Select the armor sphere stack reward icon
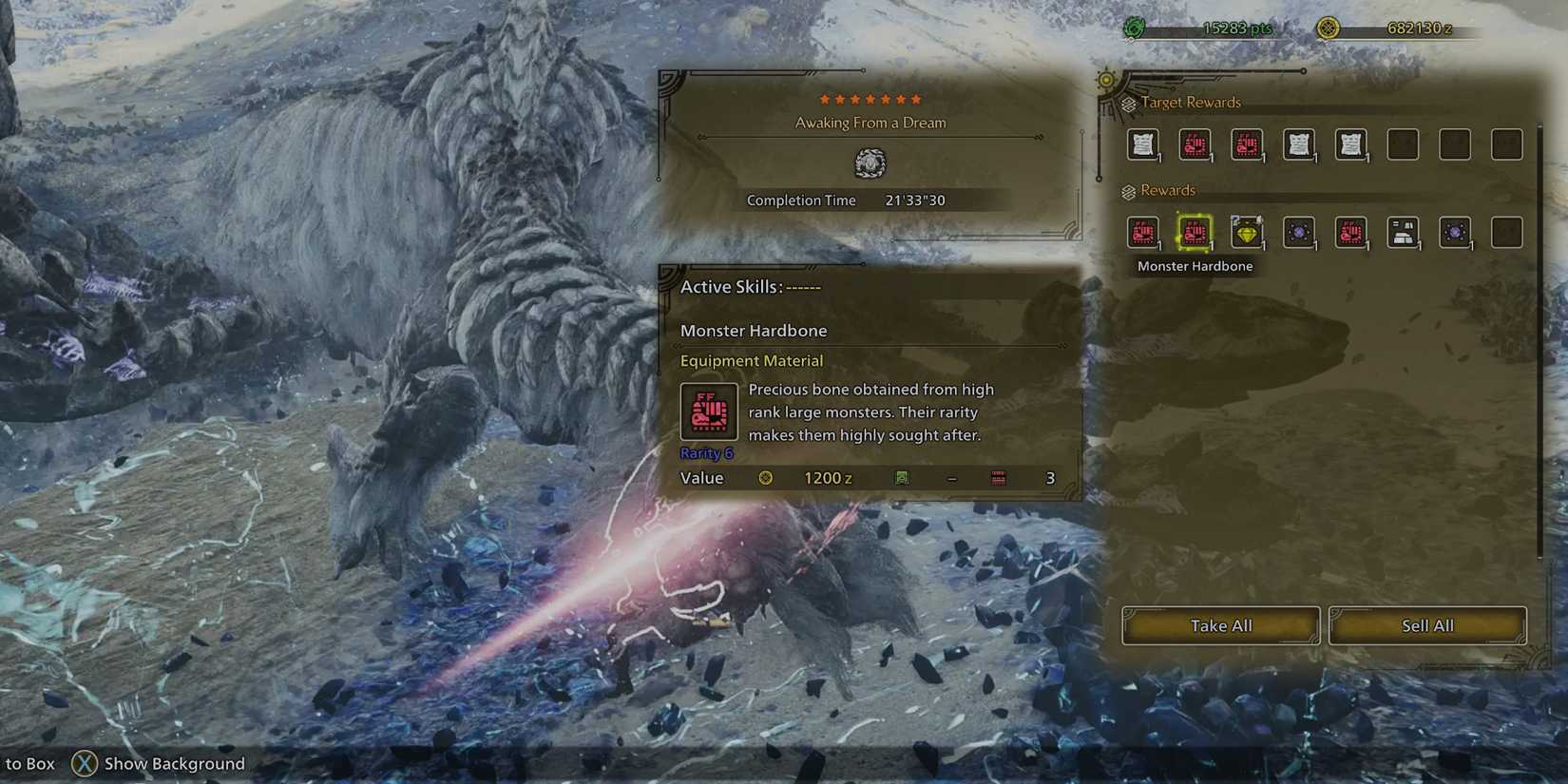Image resolution: width=1568 pixels, height=784 pixels. [x=1403, y=234]
